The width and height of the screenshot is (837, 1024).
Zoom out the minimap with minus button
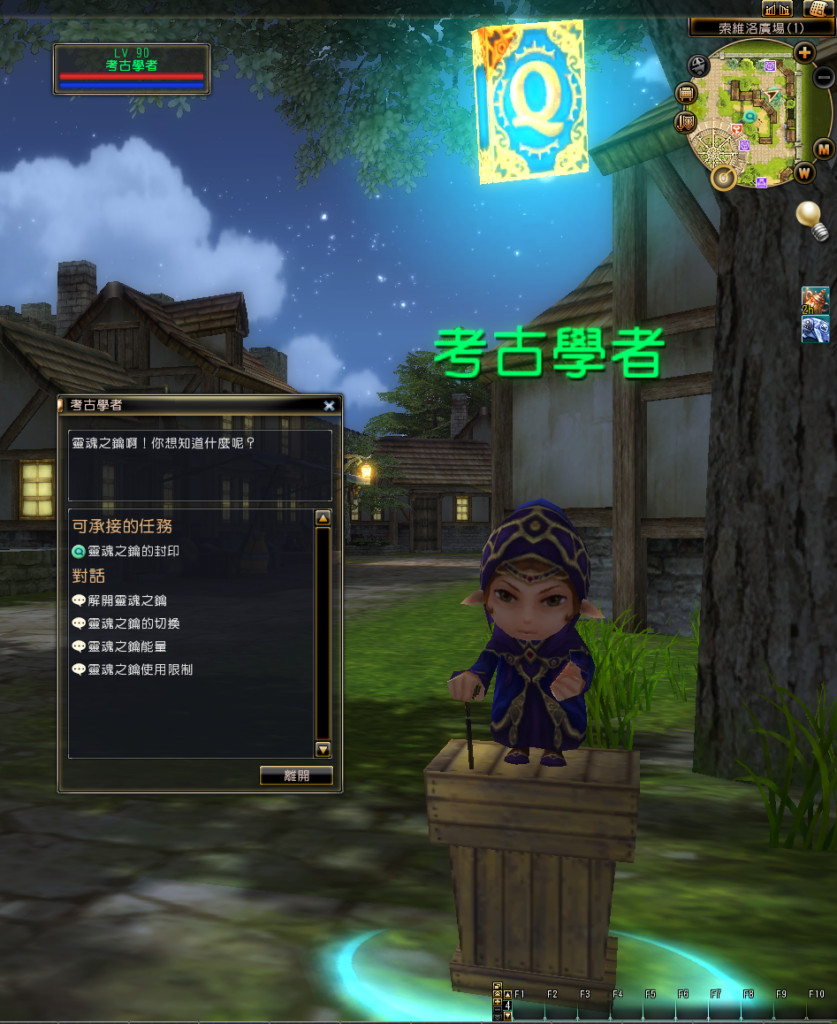click(824, 77)
